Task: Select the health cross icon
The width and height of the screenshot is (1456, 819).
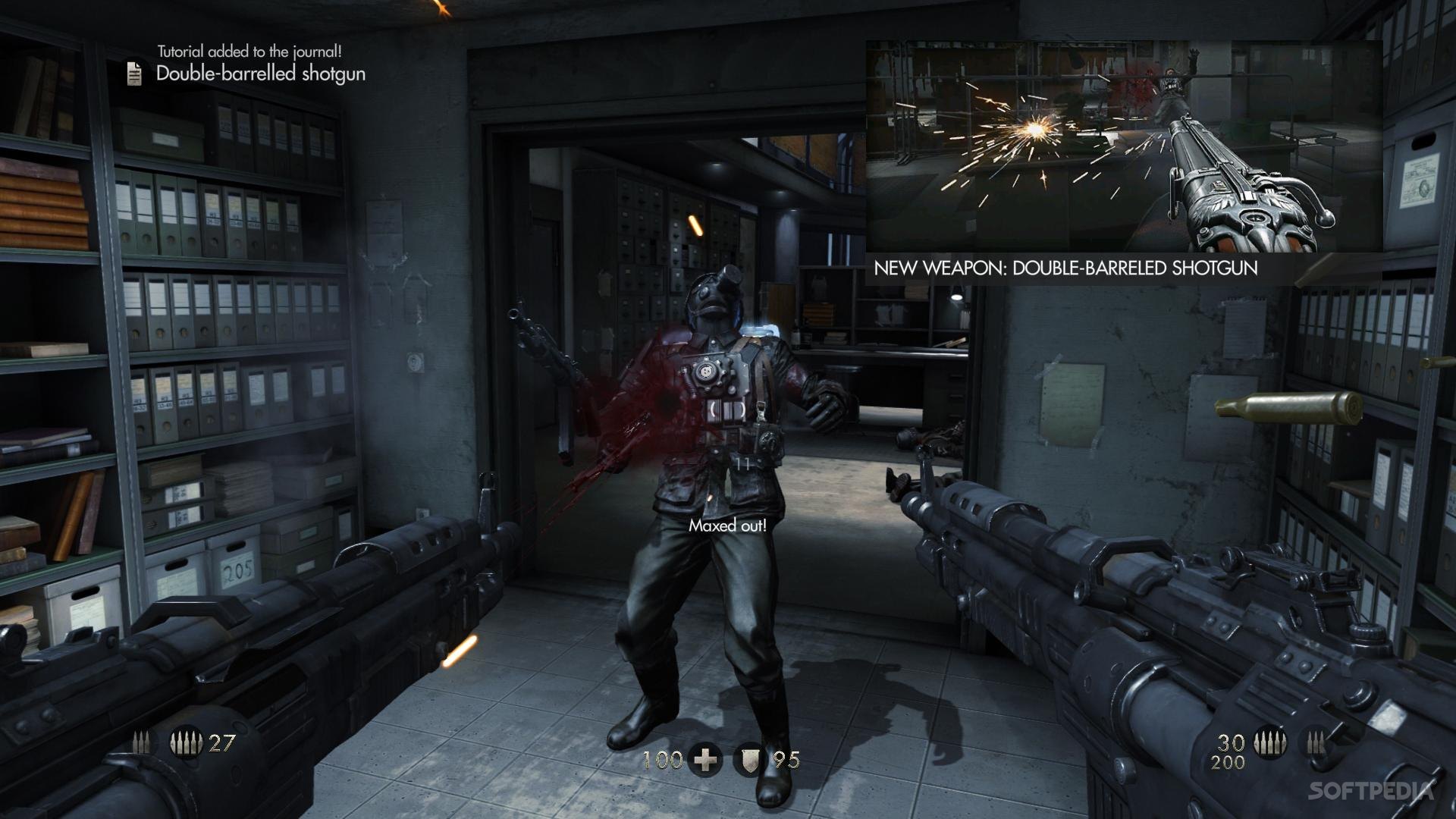Action: 707,759
